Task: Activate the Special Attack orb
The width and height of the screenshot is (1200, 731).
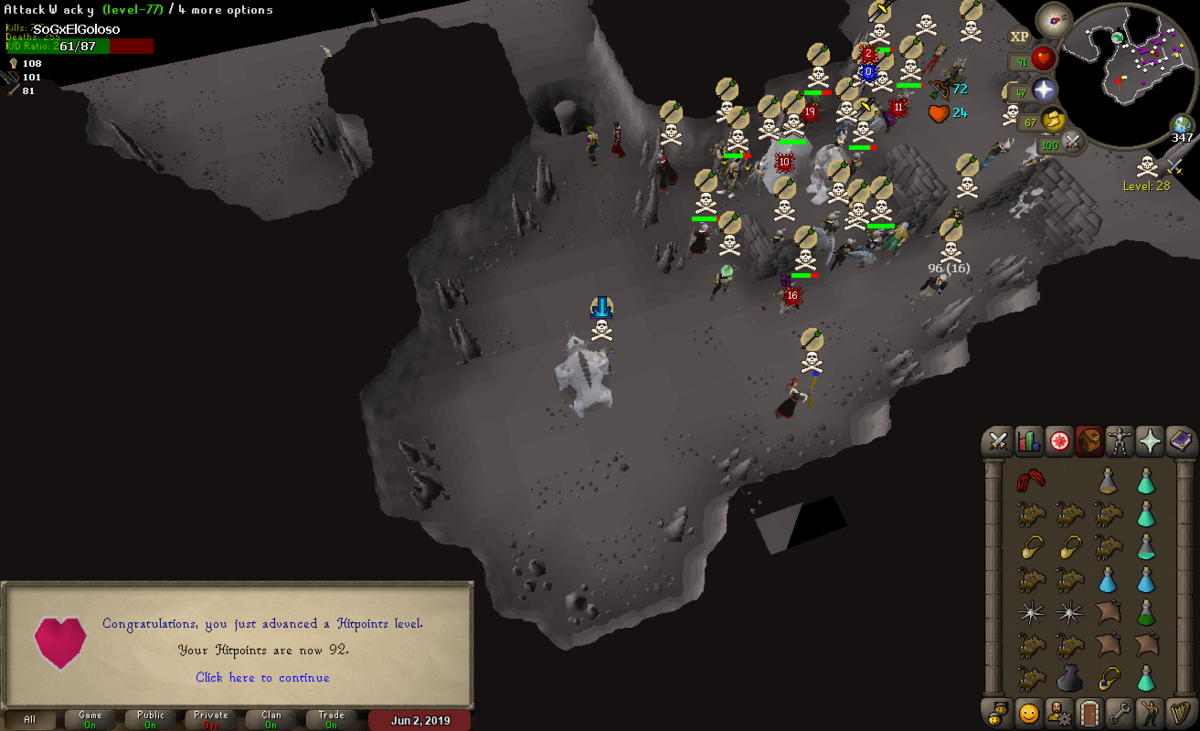Action: pos(1074,144)
